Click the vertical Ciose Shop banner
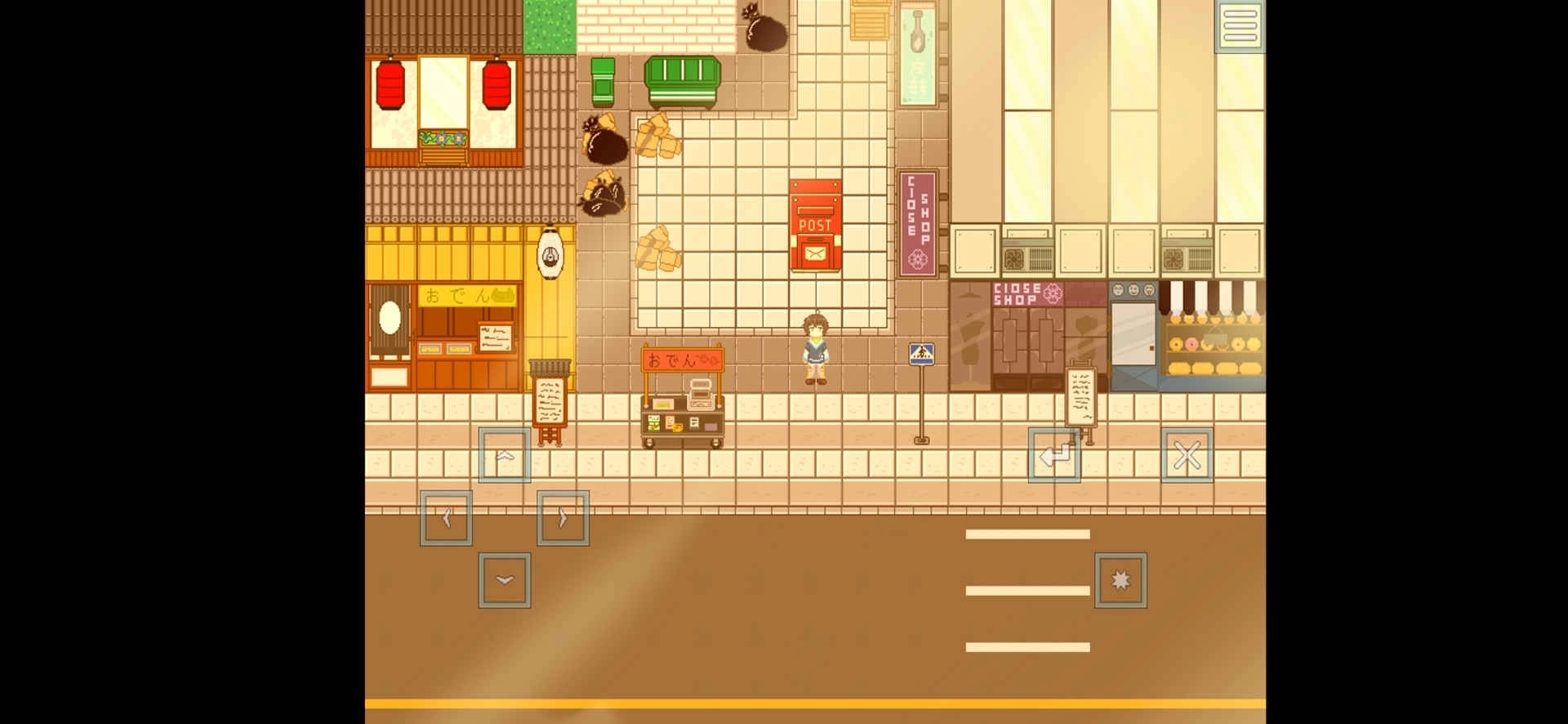This screenshot has height=724, width=1568. coord(918,221)
